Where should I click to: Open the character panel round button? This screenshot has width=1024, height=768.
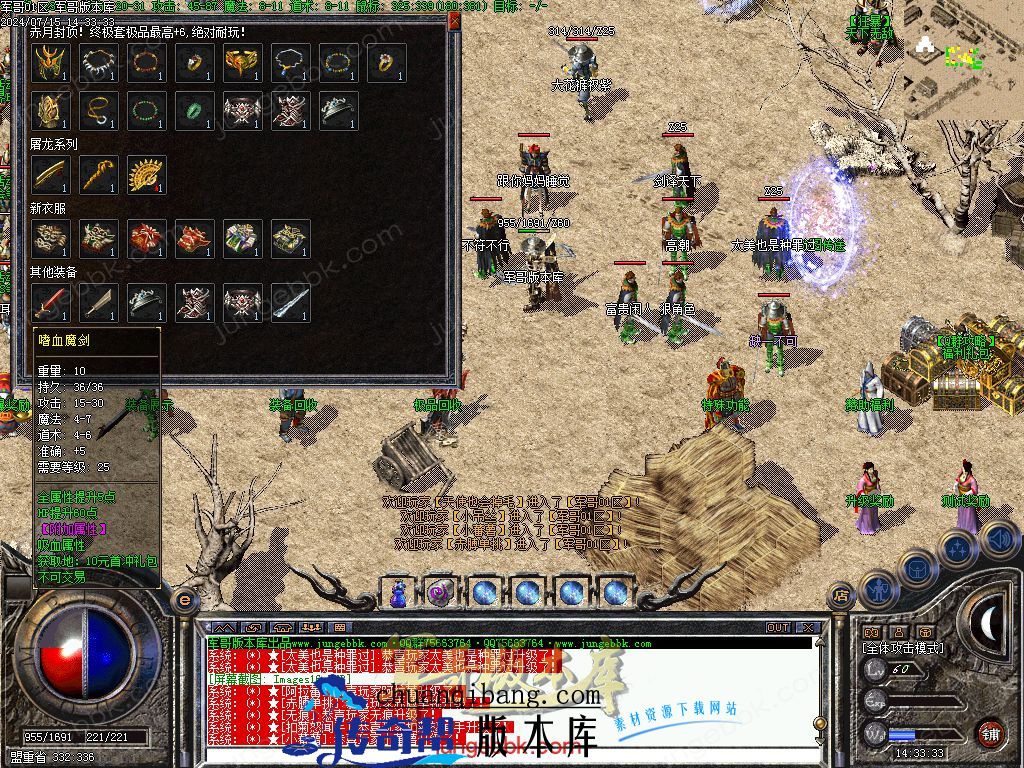877,589
